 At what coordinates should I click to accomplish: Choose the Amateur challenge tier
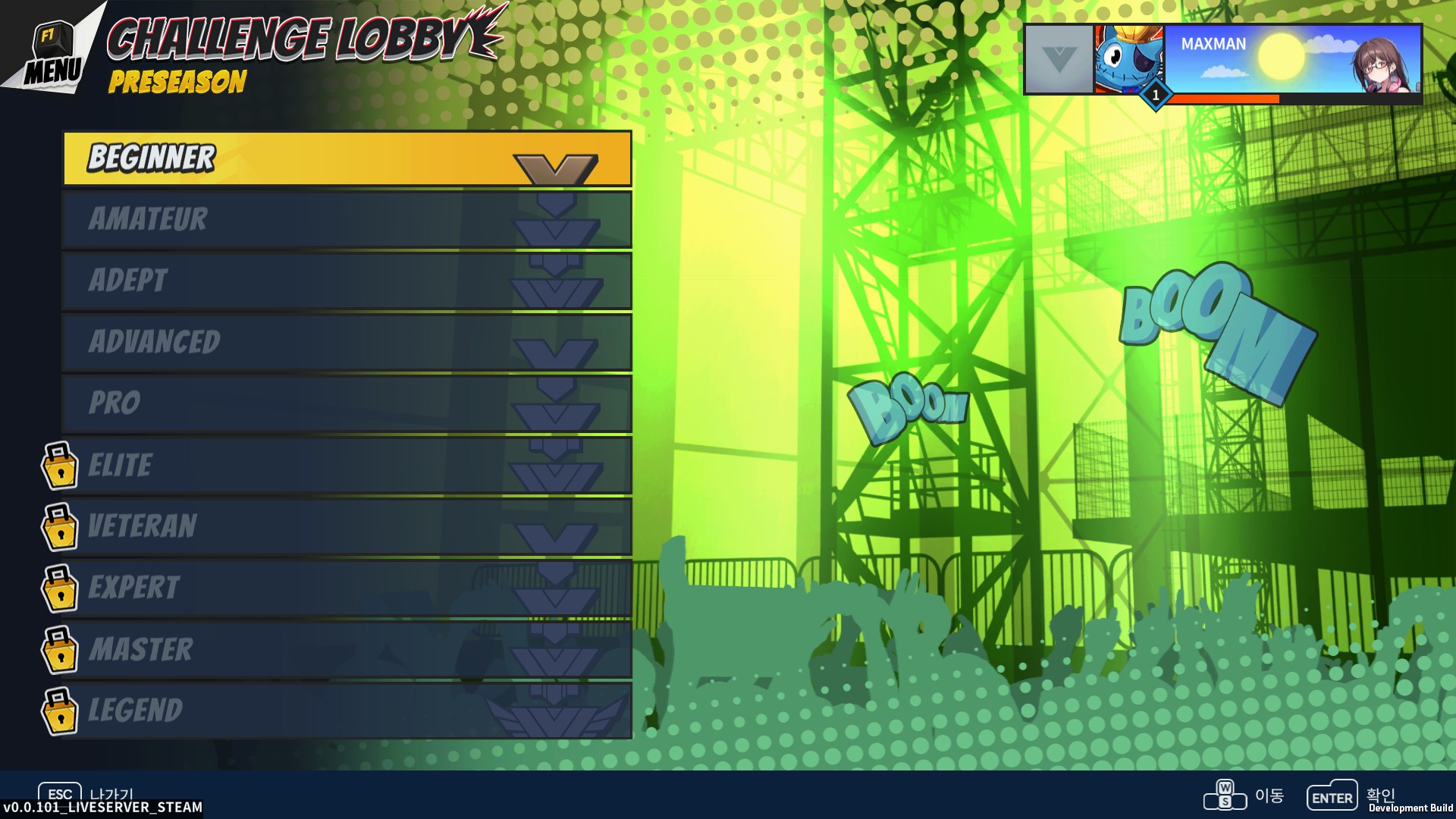click(347, 220)
